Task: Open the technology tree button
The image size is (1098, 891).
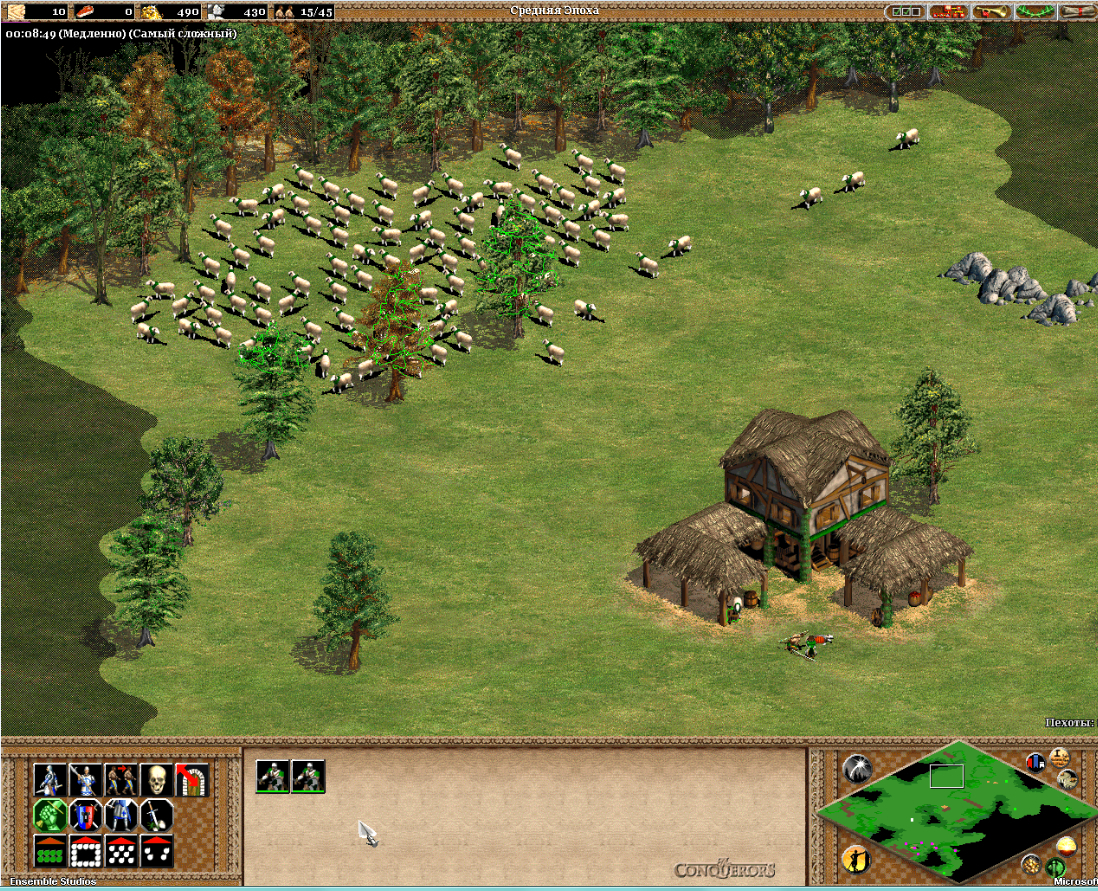Action: [x=947, y=12]
